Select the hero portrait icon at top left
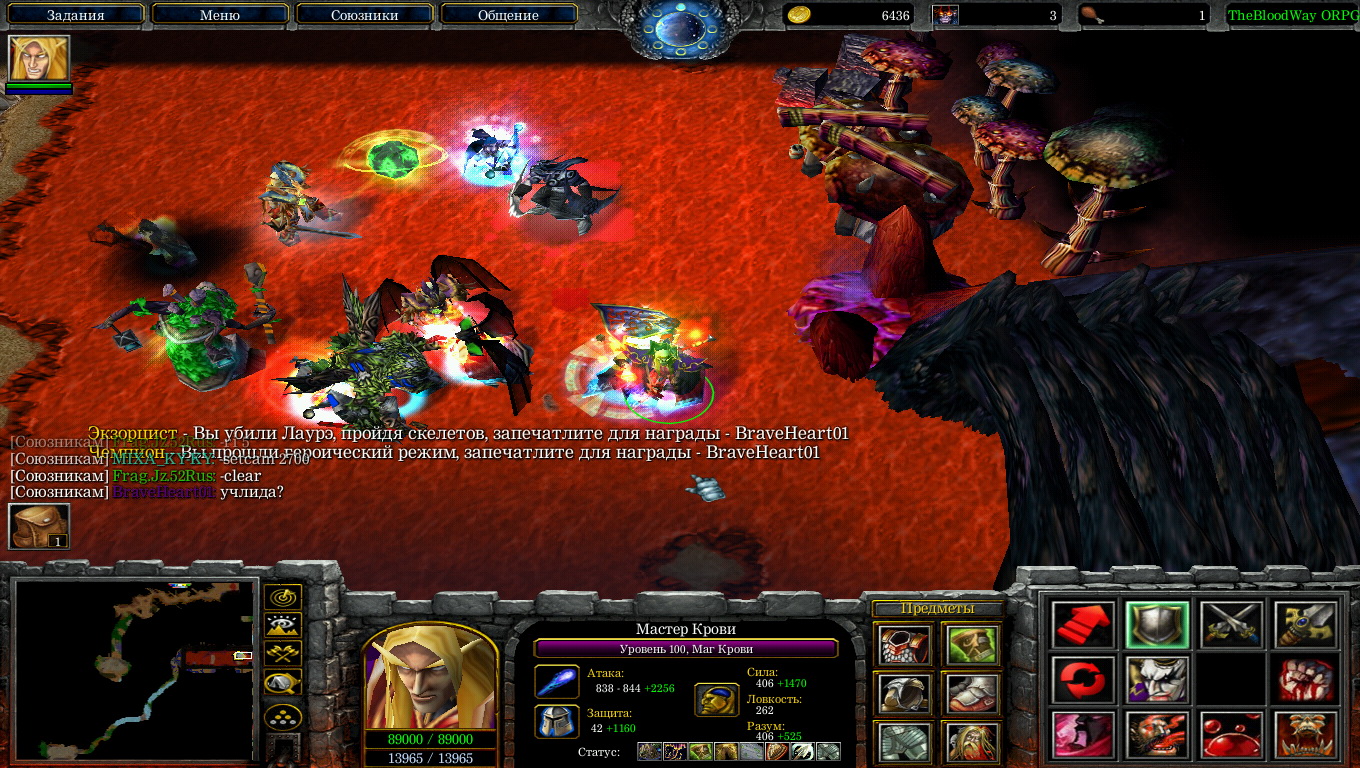Screen dimensions: 1360x768 [x=39, y=58]
